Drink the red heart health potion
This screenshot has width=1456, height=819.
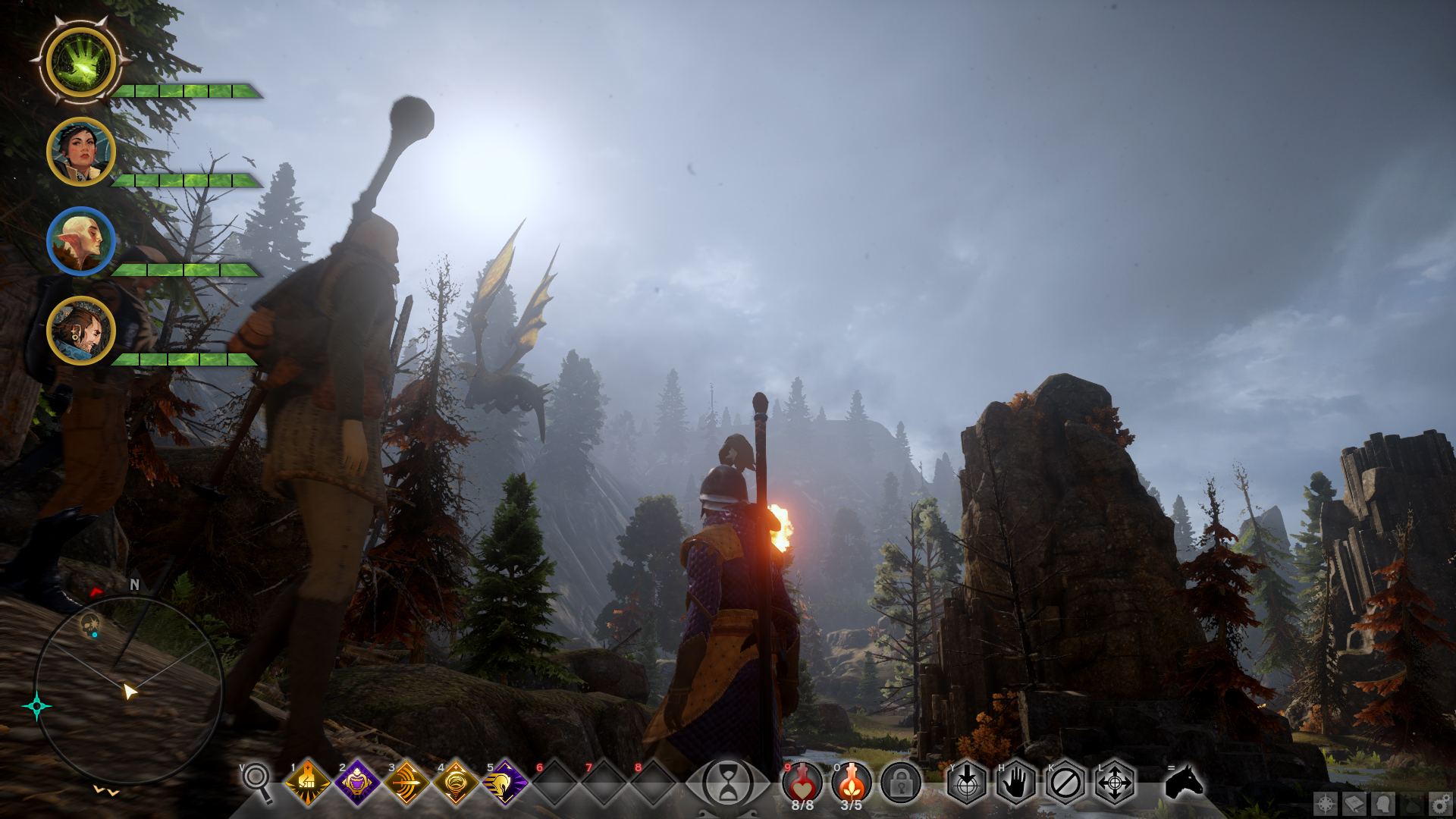[802, 781]
